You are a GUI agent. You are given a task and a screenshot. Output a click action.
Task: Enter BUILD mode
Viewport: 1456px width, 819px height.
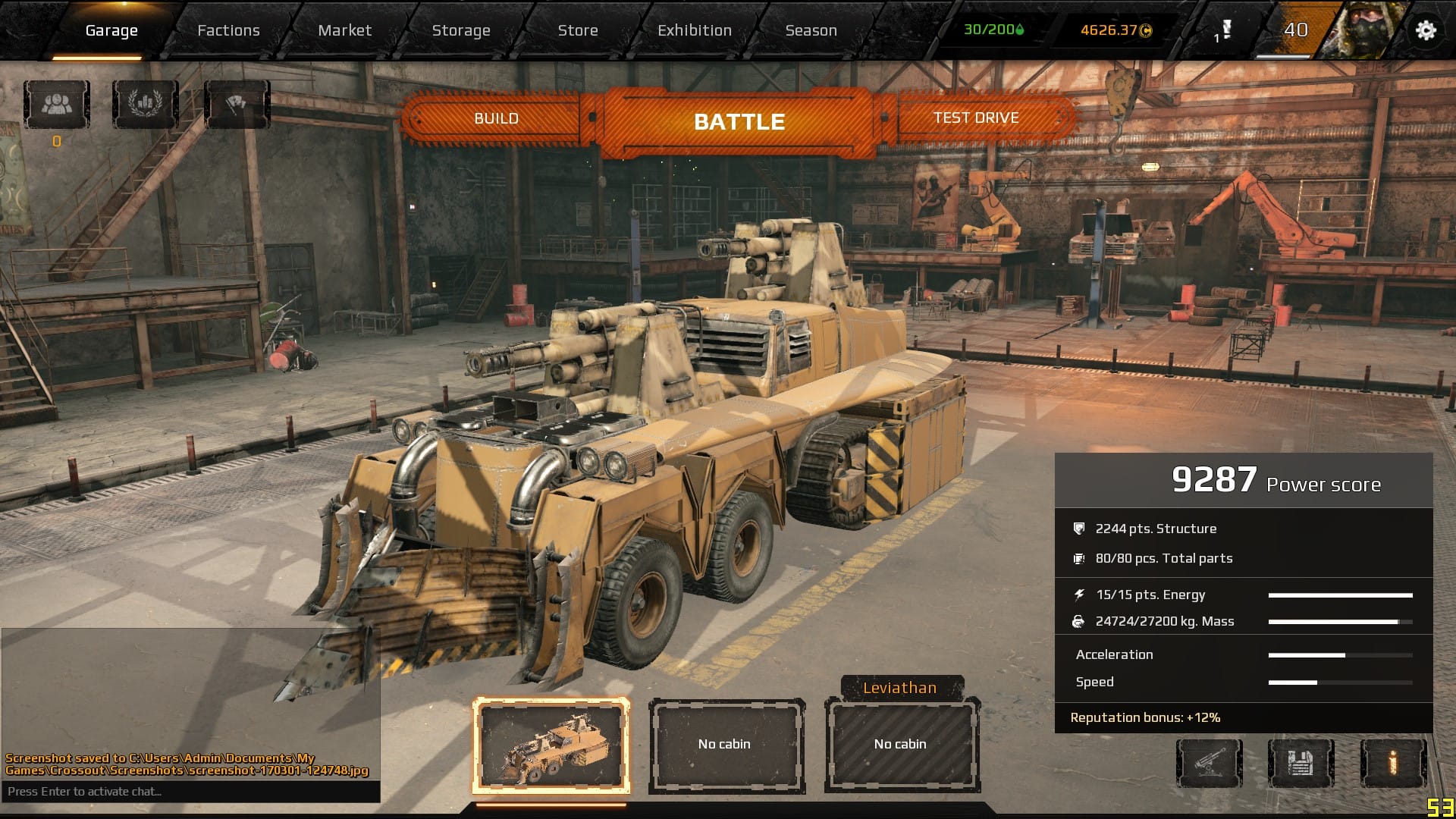[497, 118]
